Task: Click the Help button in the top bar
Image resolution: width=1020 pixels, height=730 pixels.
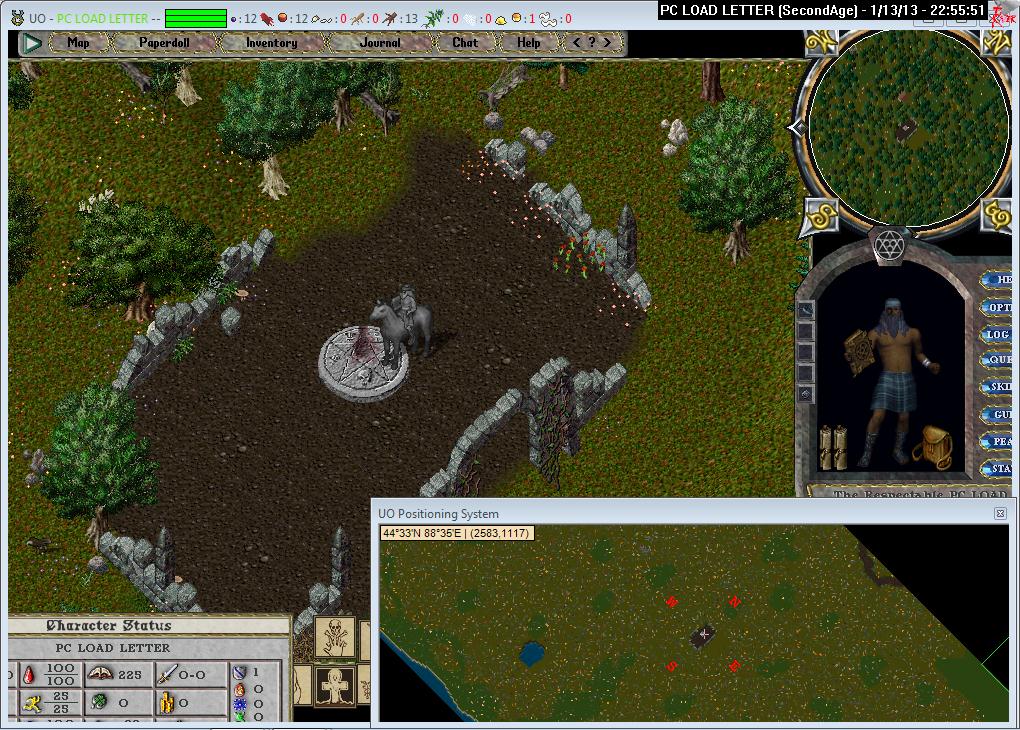Action: (x=529, y=43)
